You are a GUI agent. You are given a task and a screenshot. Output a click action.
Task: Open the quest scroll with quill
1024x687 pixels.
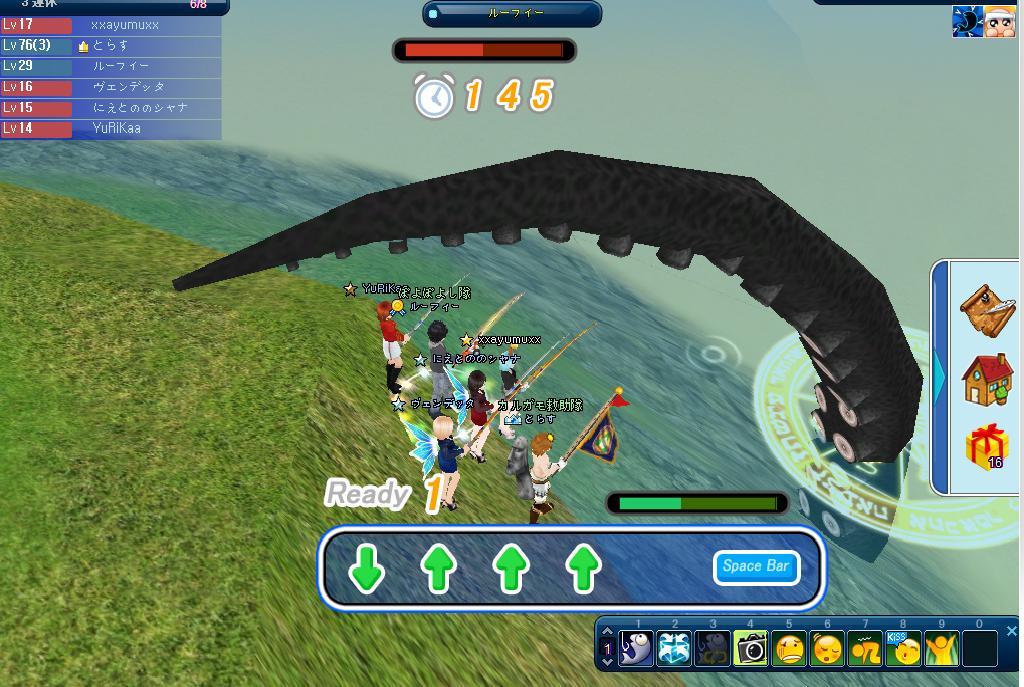[988, 306]
